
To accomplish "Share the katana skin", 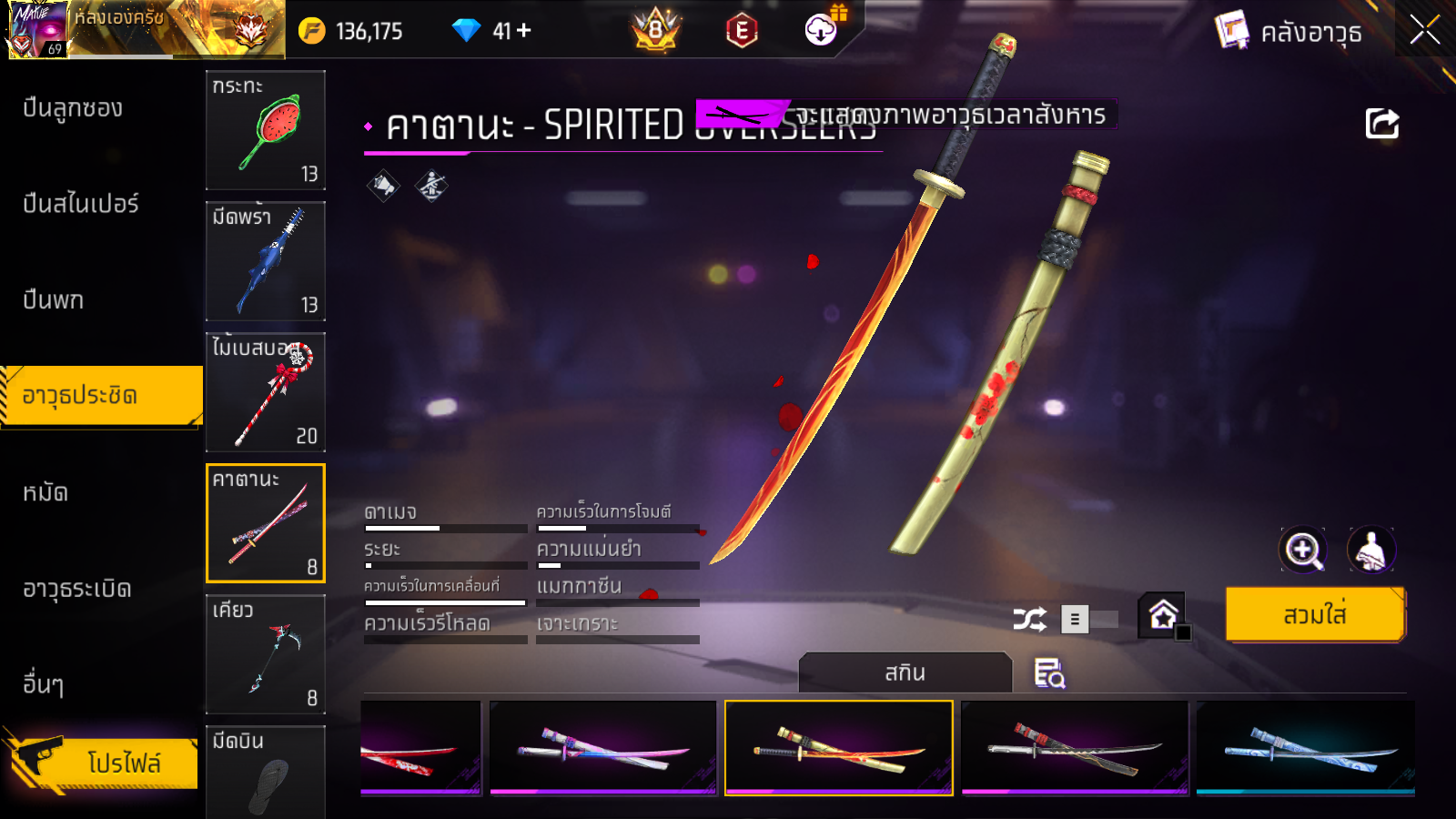I will [x=1381, y=124].
